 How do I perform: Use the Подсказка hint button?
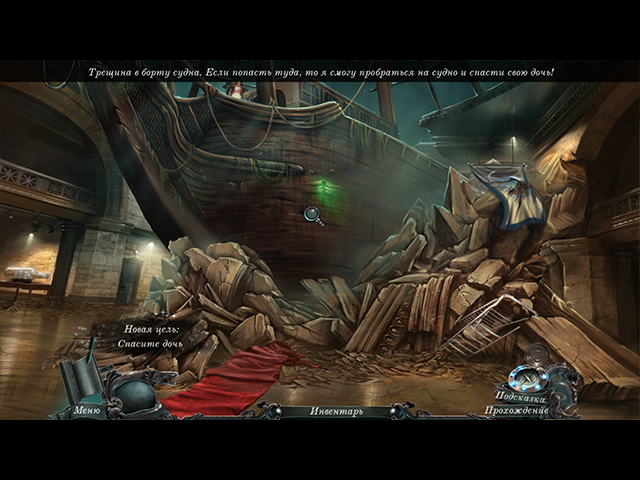pos(519,396)
